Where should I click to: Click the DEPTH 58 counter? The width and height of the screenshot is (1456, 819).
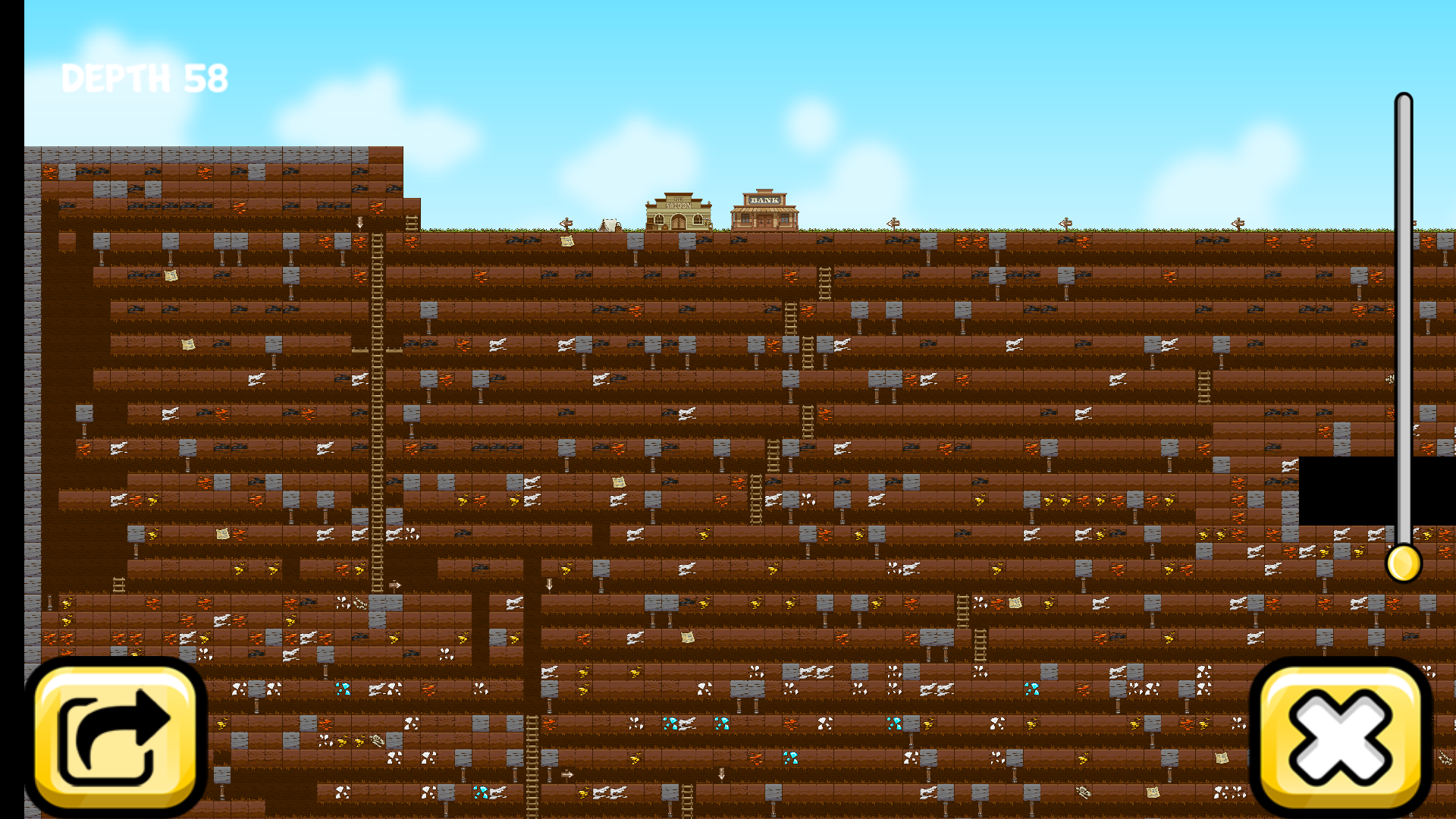[x=144, y=76]
